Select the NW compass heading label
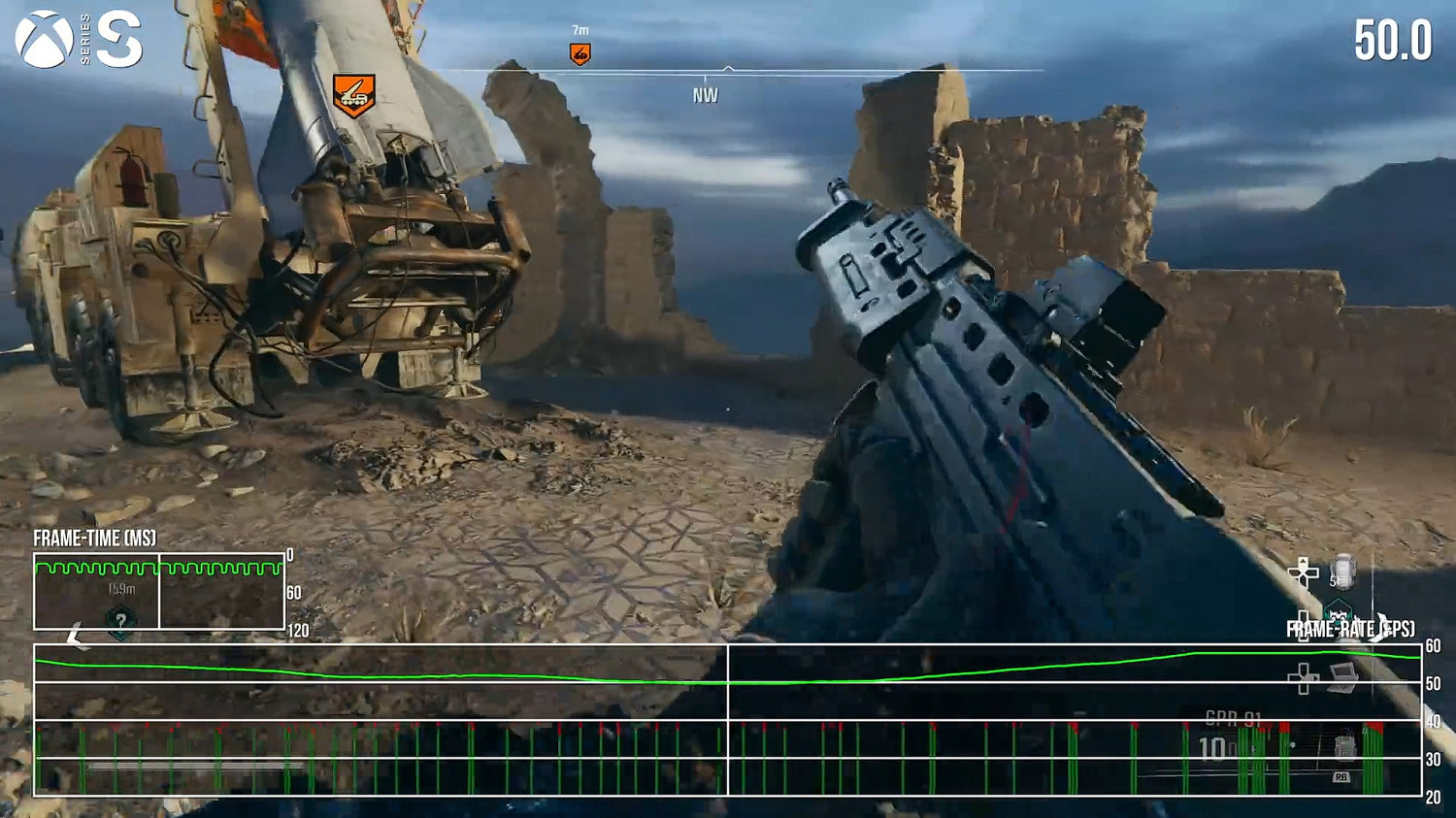 point(704,94)
